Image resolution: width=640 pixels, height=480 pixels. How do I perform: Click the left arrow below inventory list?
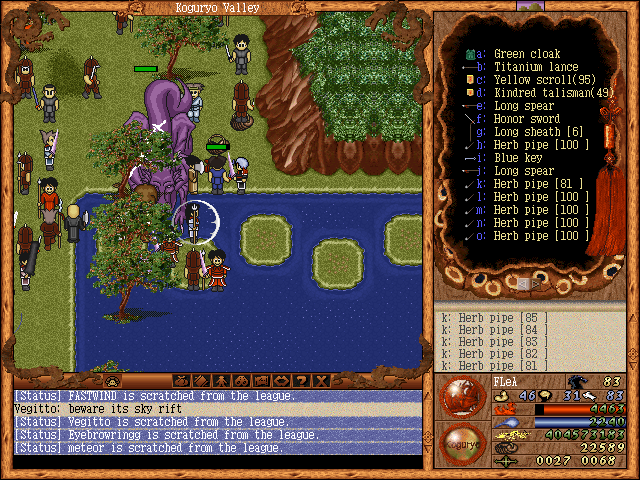[522, 284]
